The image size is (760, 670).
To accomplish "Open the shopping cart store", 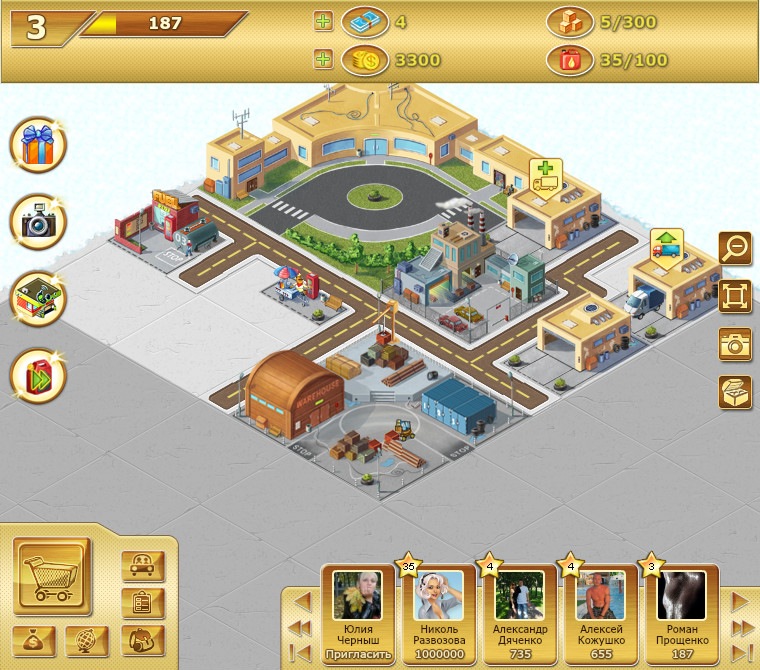I will pos(52,576).
